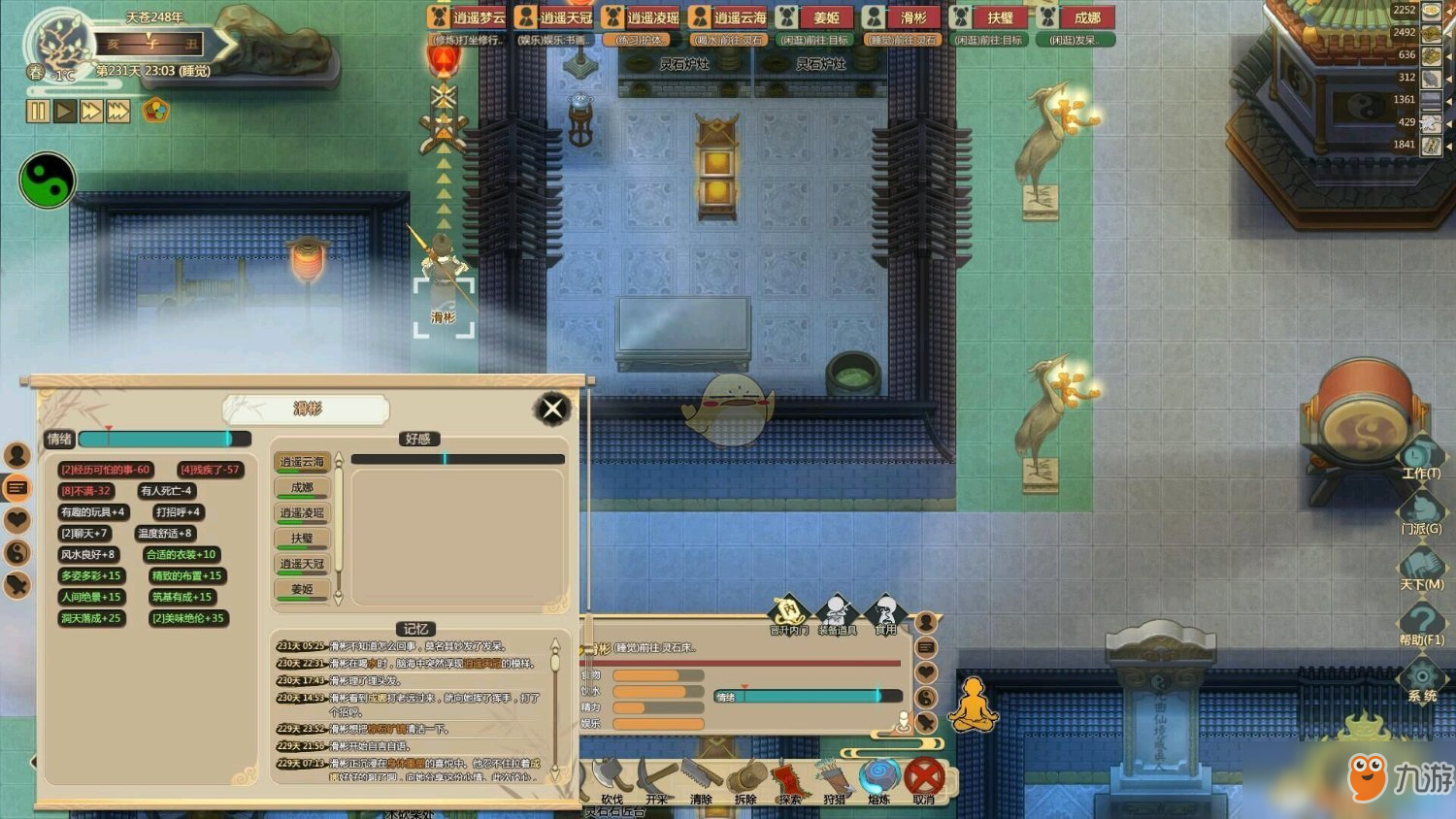Pause the game time
This screenshot has height=819, width=1456.
point(38,111)
